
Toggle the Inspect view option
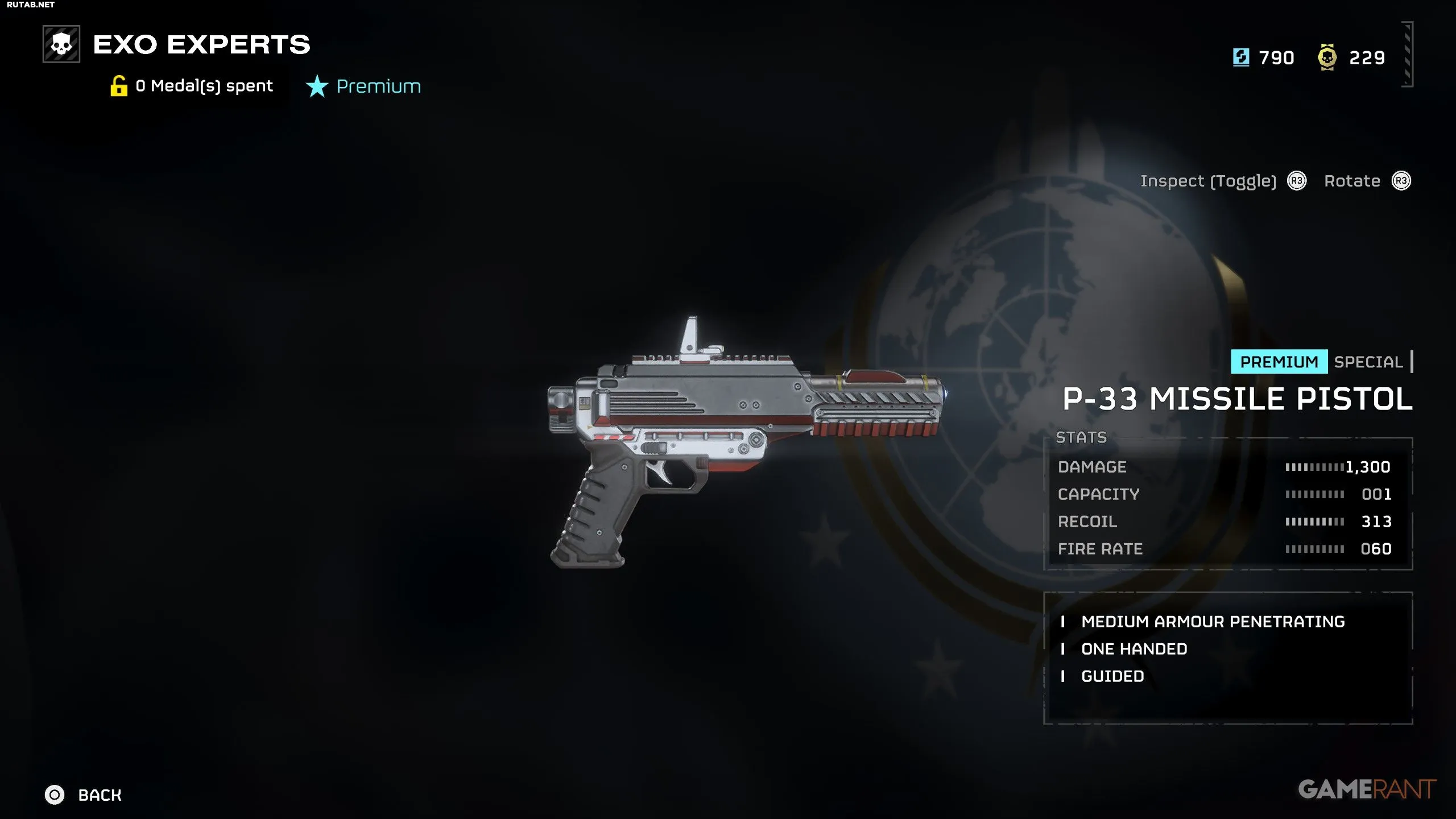pyautogui.click(x=1208, y=181)
